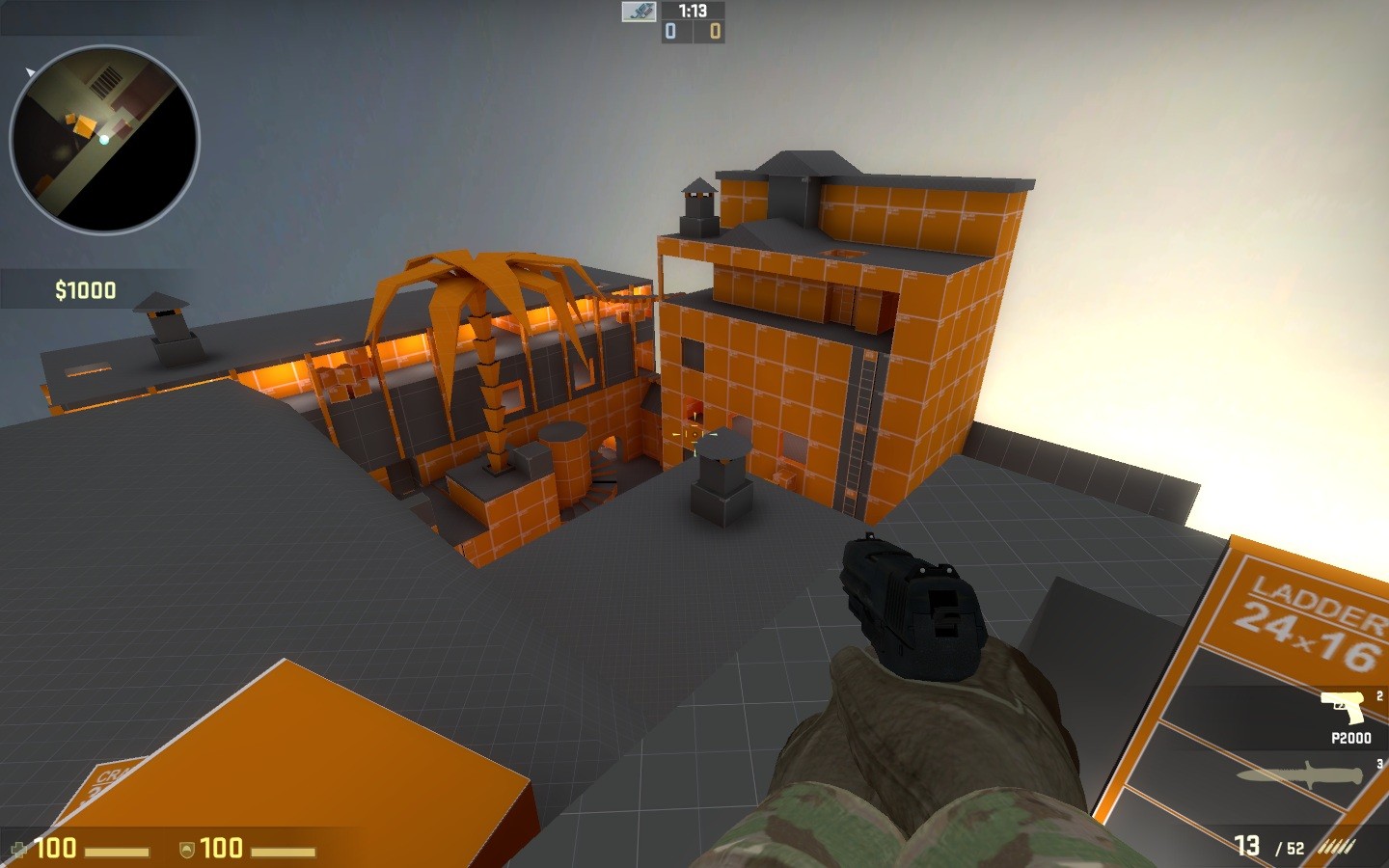
Task: Click the $1000 money display
Action: tap(85, 288)
